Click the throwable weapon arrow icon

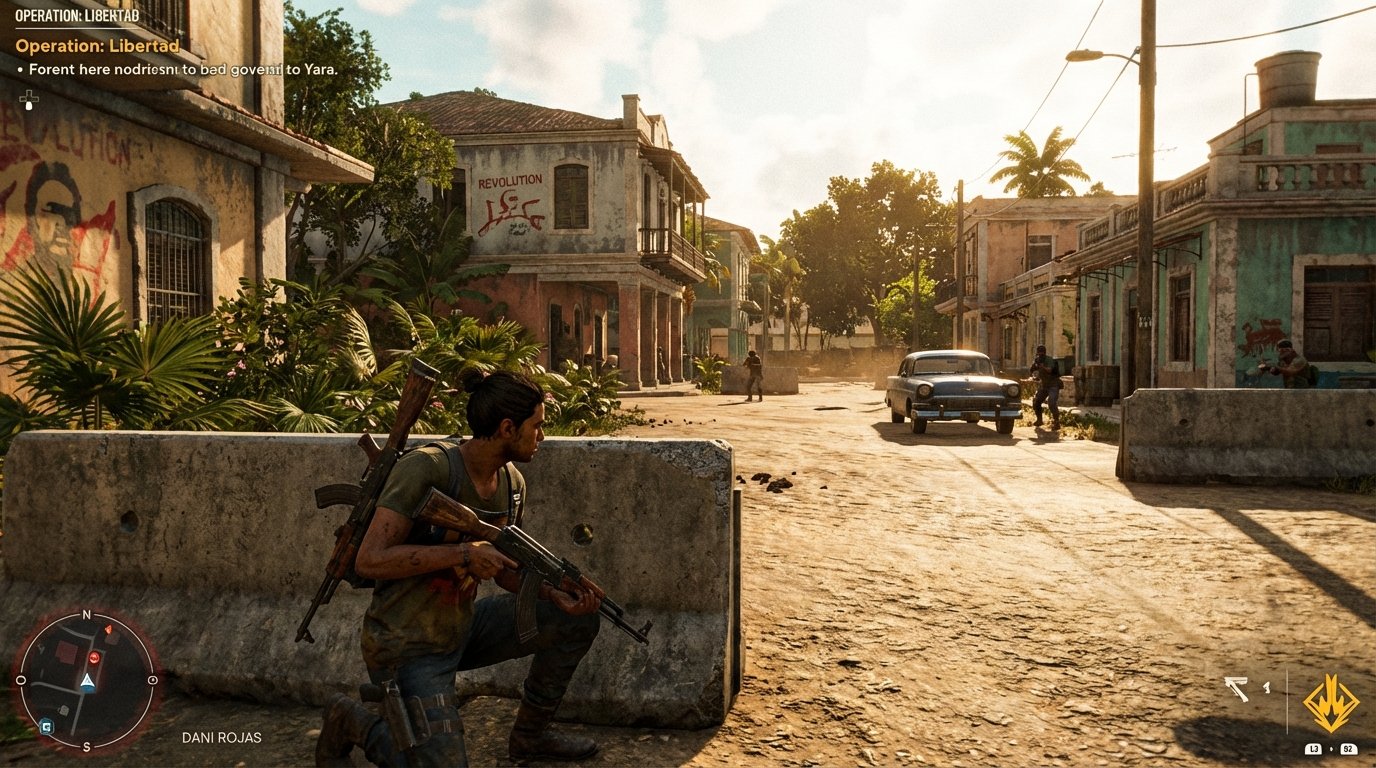point(1237,688)
